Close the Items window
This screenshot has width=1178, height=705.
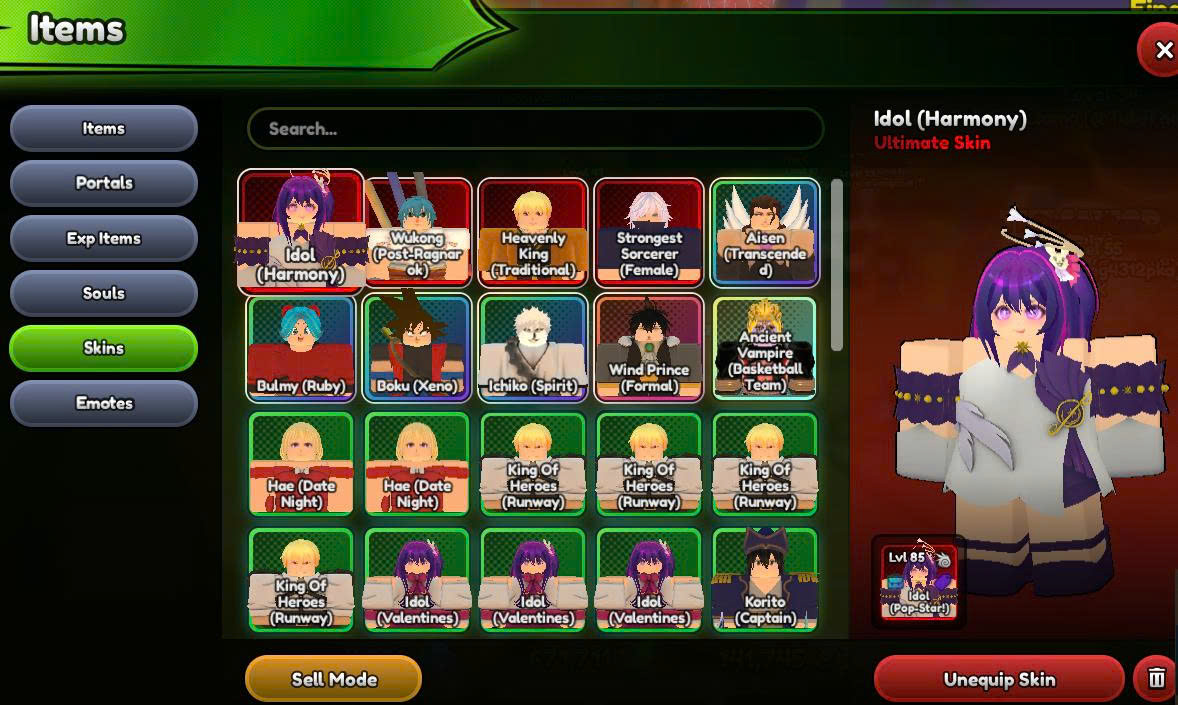[x=1162, y=50]
